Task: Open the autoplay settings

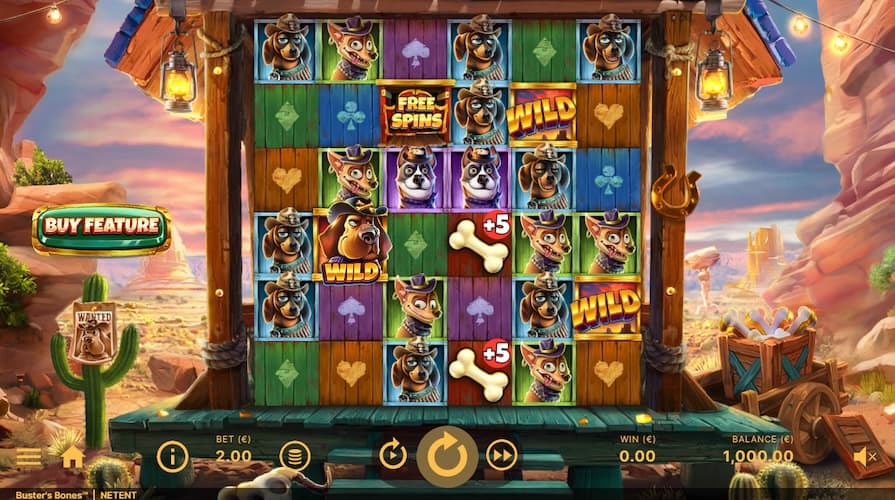Action: click(x=393, y=456)
